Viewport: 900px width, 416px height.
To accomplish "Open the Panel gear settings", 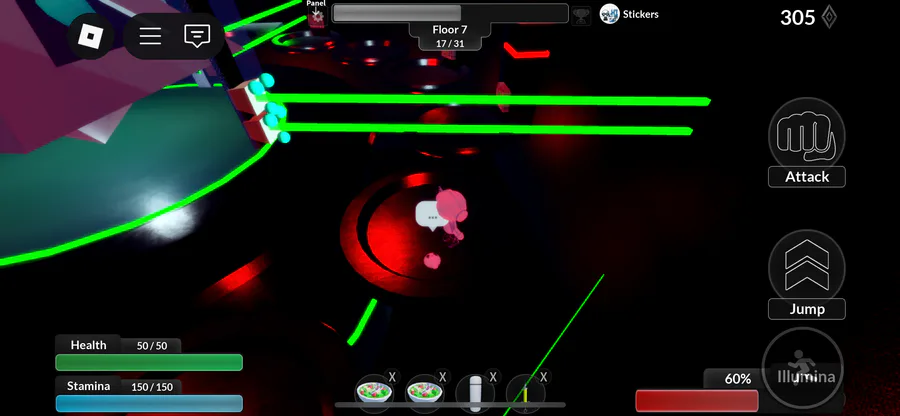I will [x=317, y=15].
